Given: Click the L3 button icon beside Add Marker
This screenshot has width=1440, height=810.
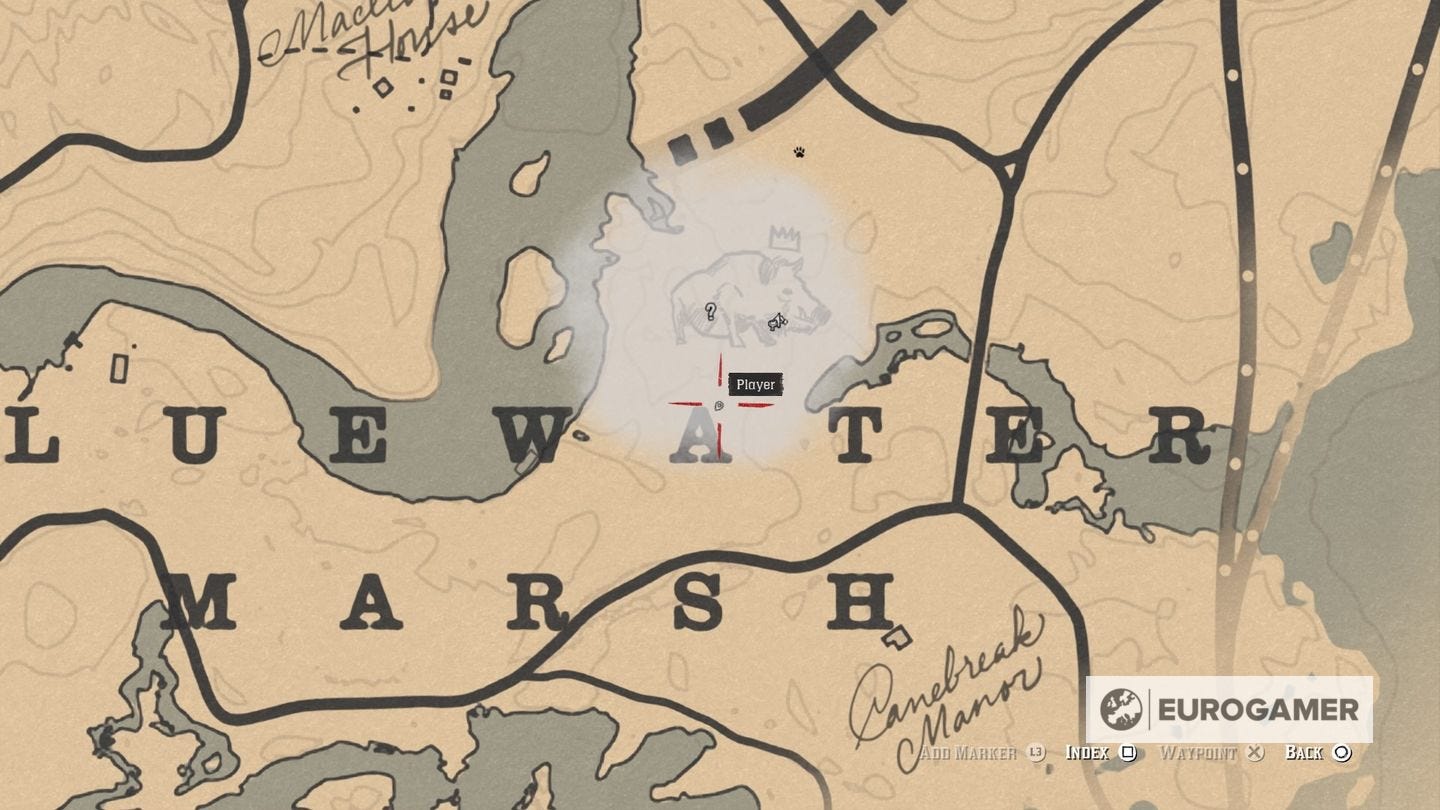Looking at the screenshot, I should (1037, 753).
